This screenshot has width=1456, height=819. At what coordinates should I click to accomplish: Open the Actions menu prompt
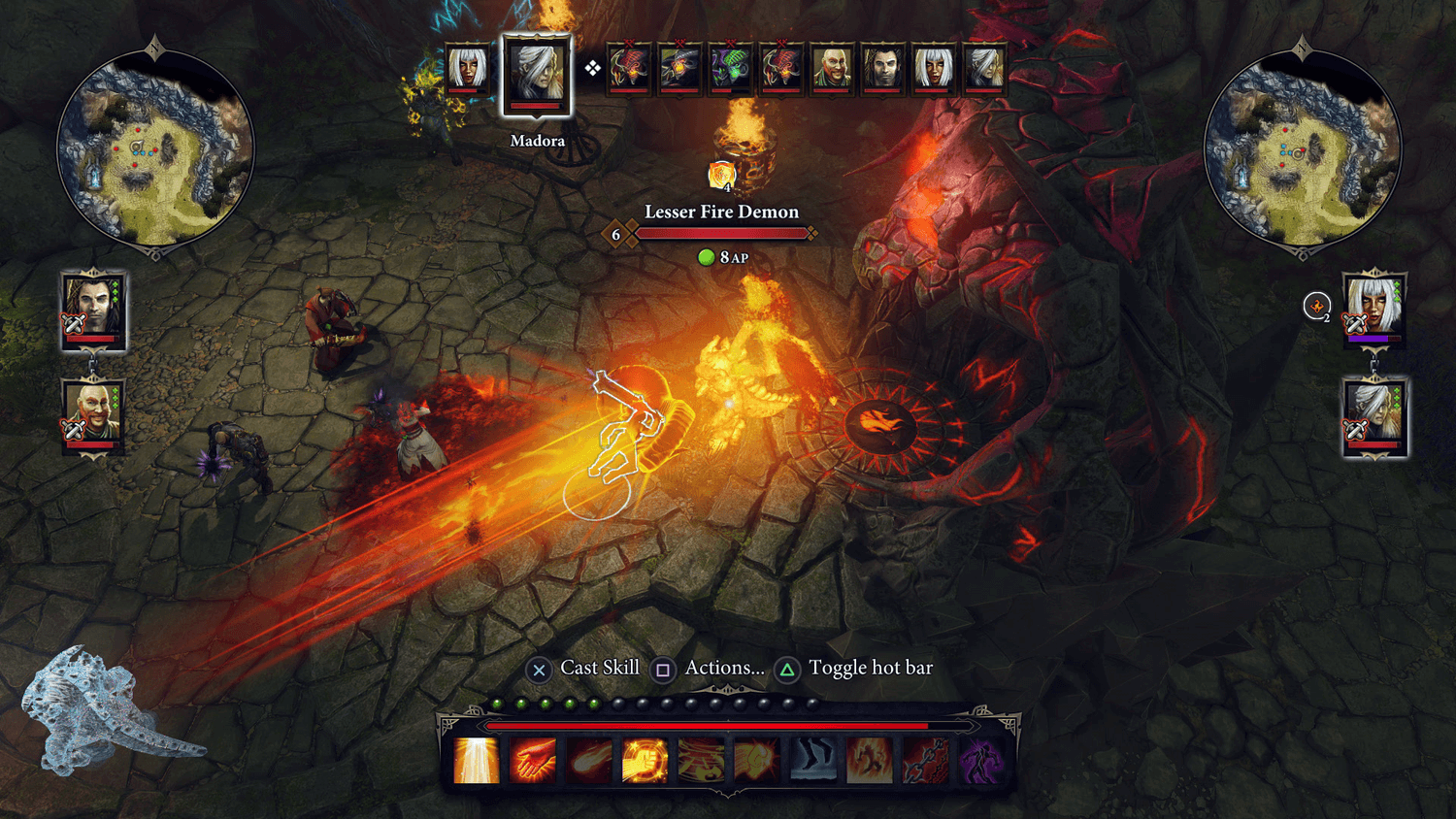coord(663,668)
